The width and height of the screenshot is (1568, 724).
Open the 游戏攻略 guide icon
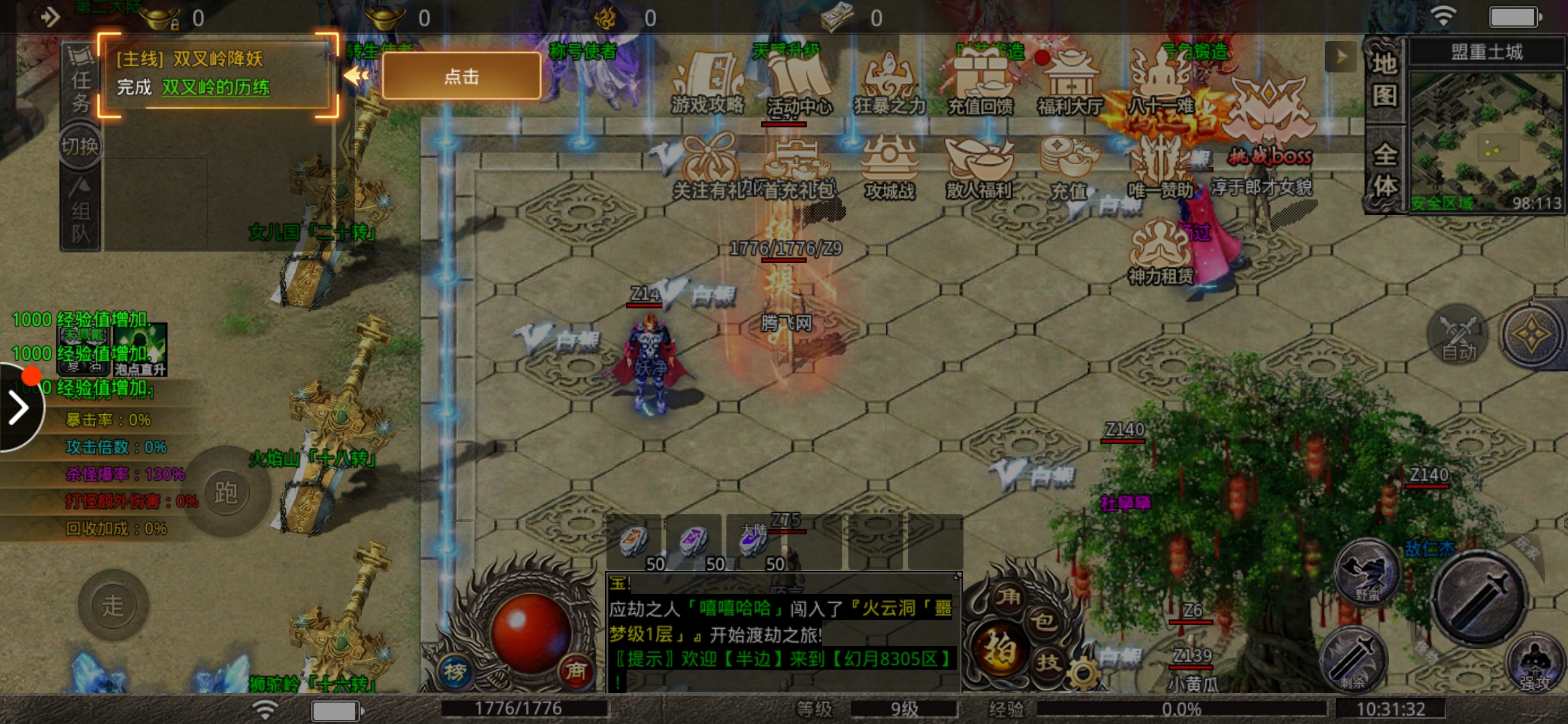pyautogui.click(x=708, y=83)
